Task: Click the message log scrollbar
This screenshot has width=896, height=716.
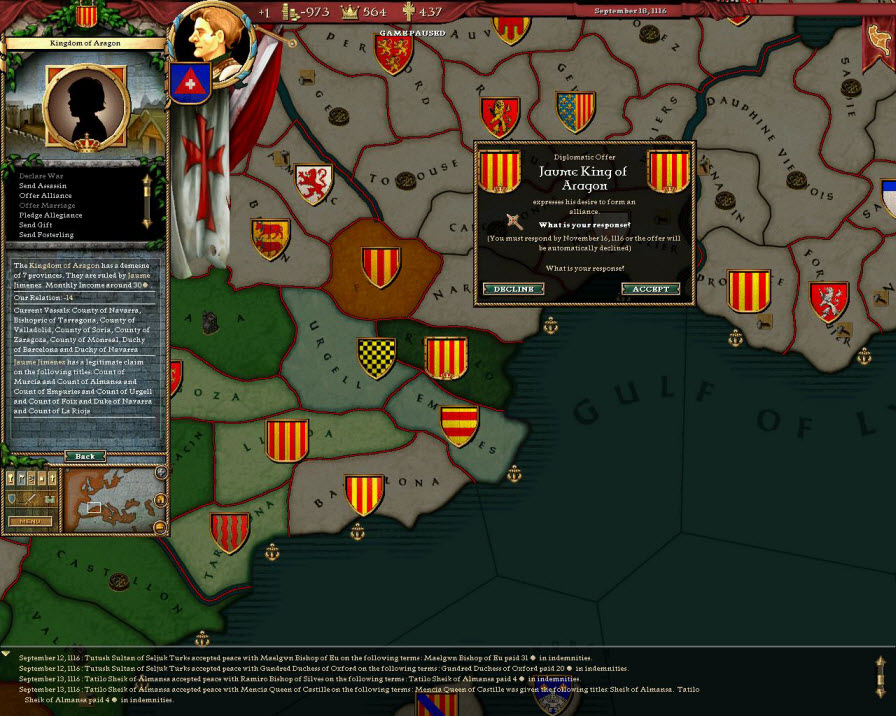Action: tap(880, 677)
